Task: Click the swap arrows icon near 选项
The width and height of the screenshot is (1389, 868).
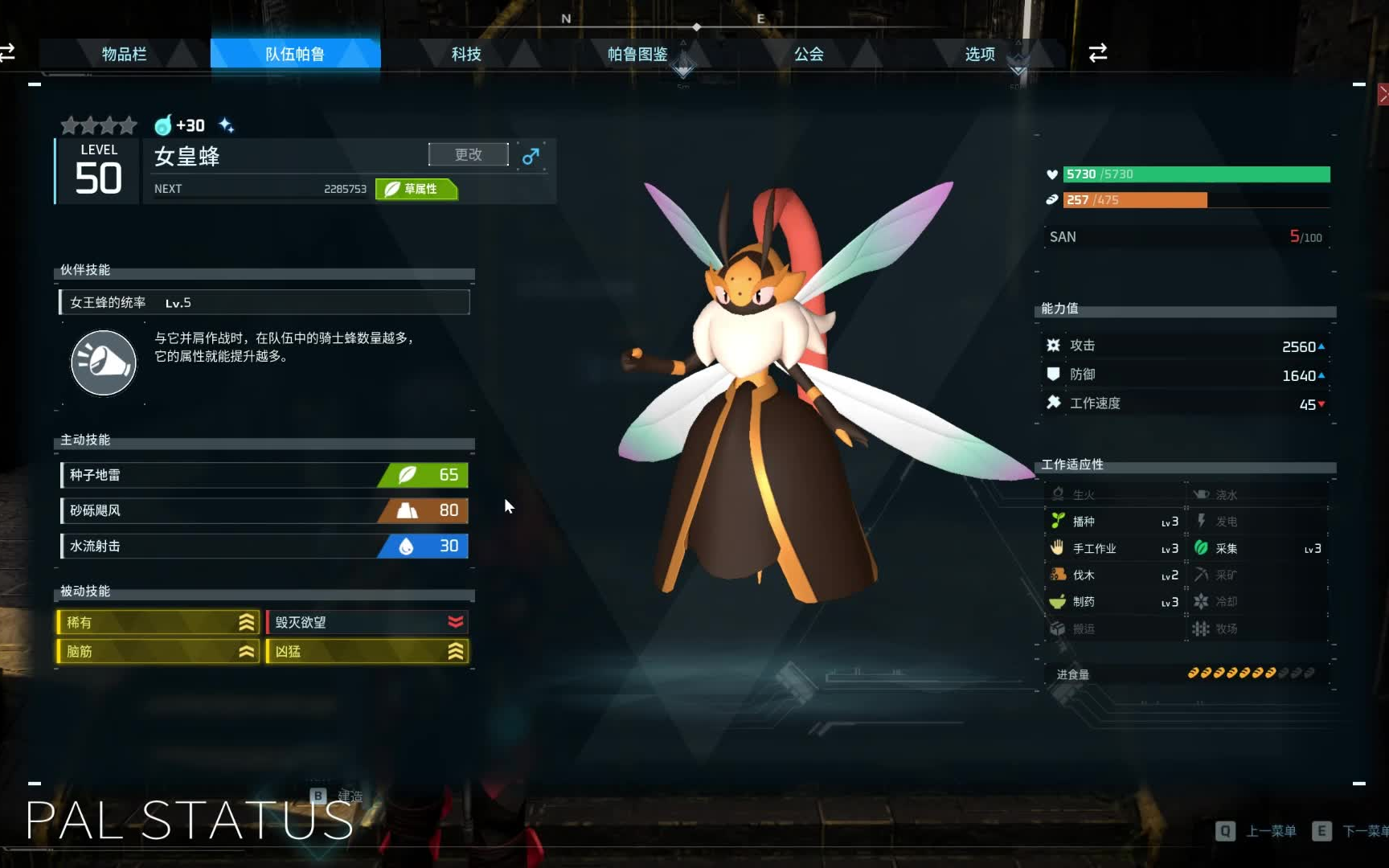Action: 1097,51
